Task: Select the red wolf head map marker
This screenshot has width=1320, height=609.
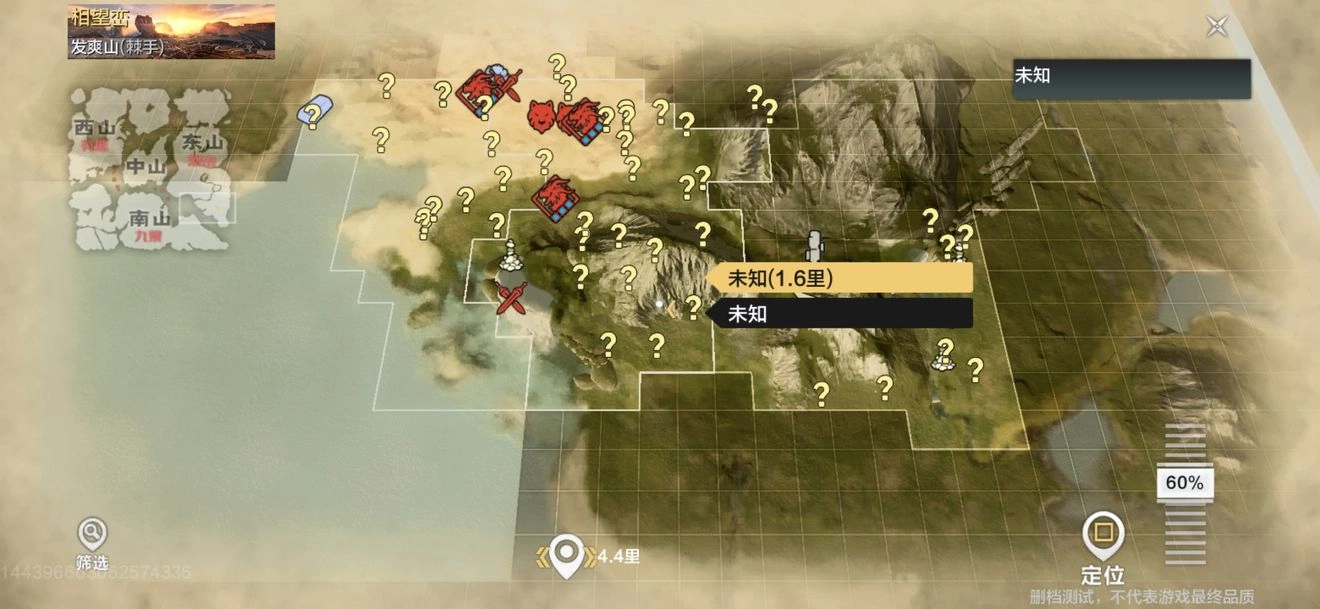Action: click(x=540, y=116)
